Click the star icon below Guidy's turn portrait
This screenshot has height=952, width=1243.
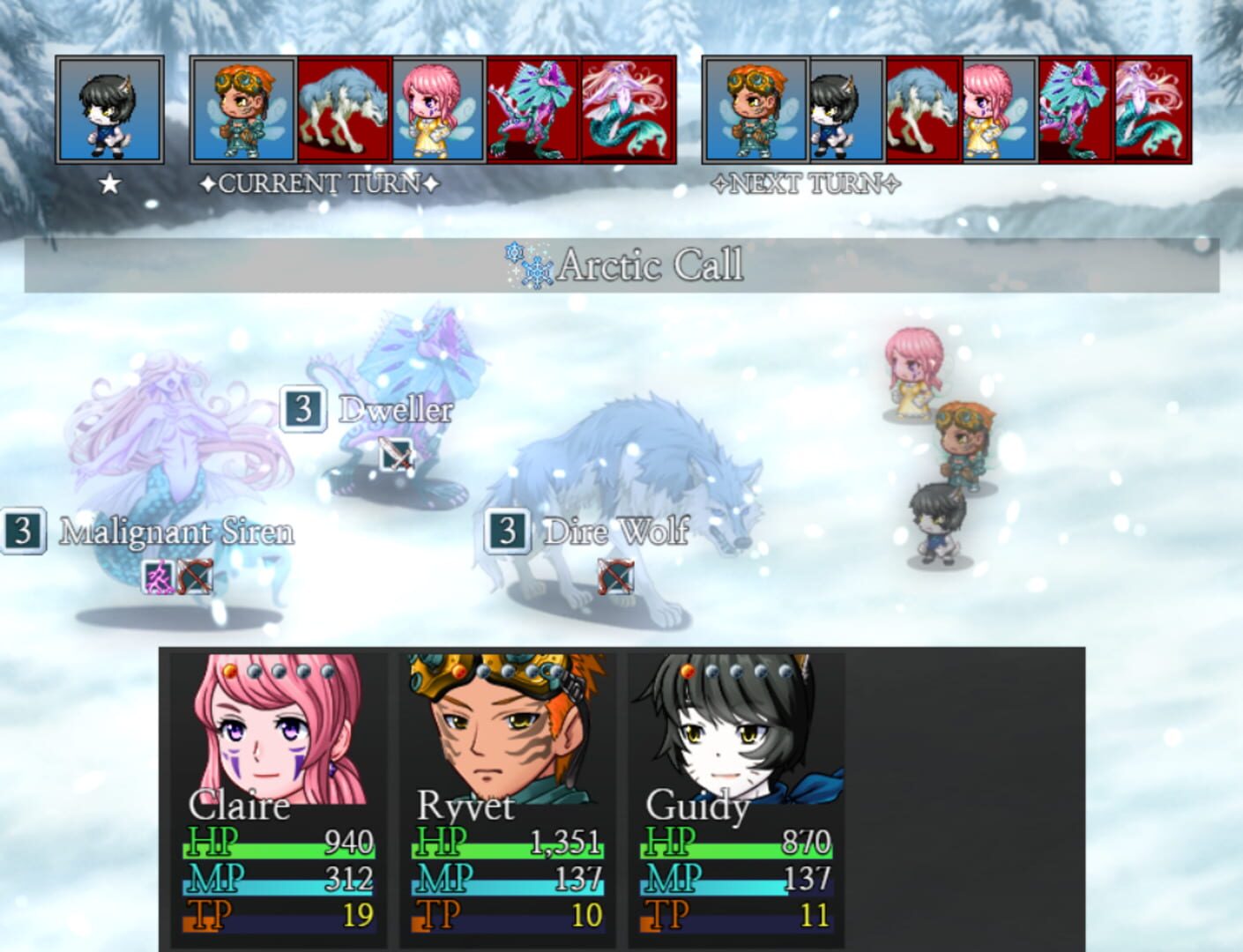[109, 182]
